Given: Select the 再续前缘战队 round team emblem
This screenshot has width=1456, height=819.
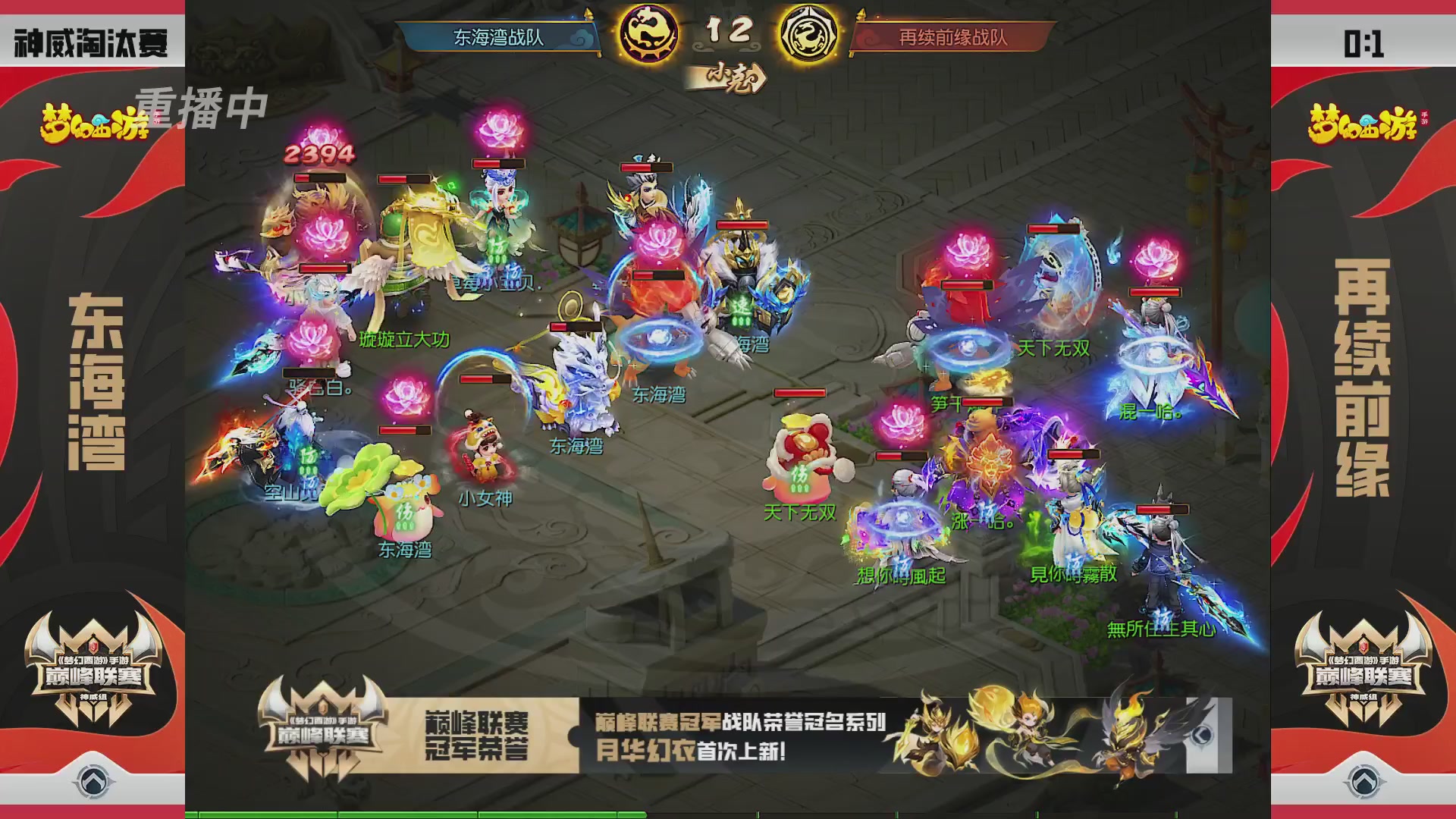Looking at the screenshot, I should 810,32.
